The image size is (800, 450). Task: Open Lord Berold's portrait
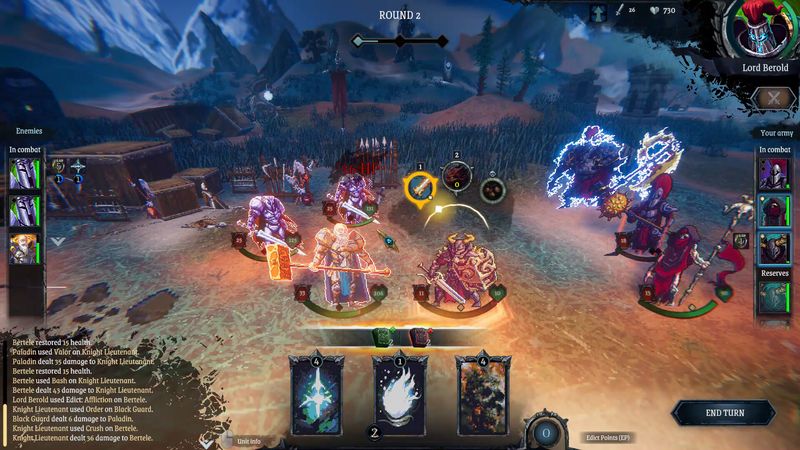coord(765,30)
